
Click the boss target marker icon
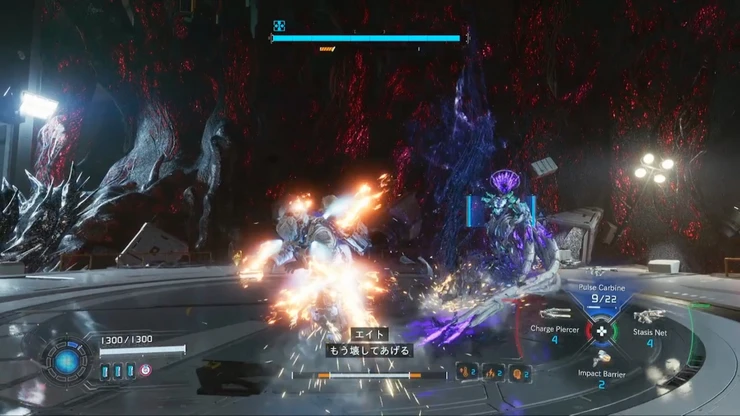point(280,27)
